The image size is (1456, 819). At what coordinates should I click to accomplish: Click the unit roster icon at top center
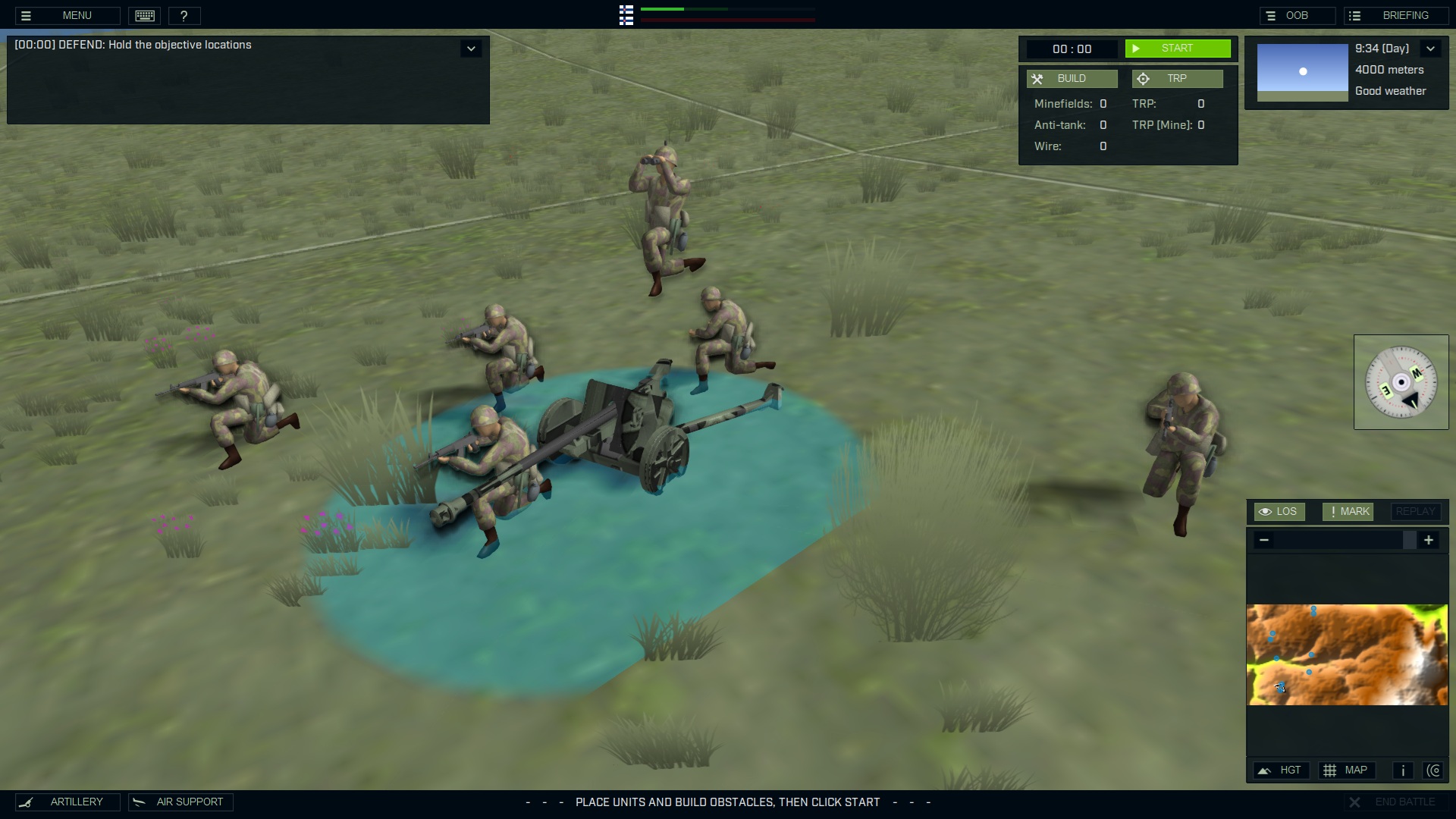point(626,15)
